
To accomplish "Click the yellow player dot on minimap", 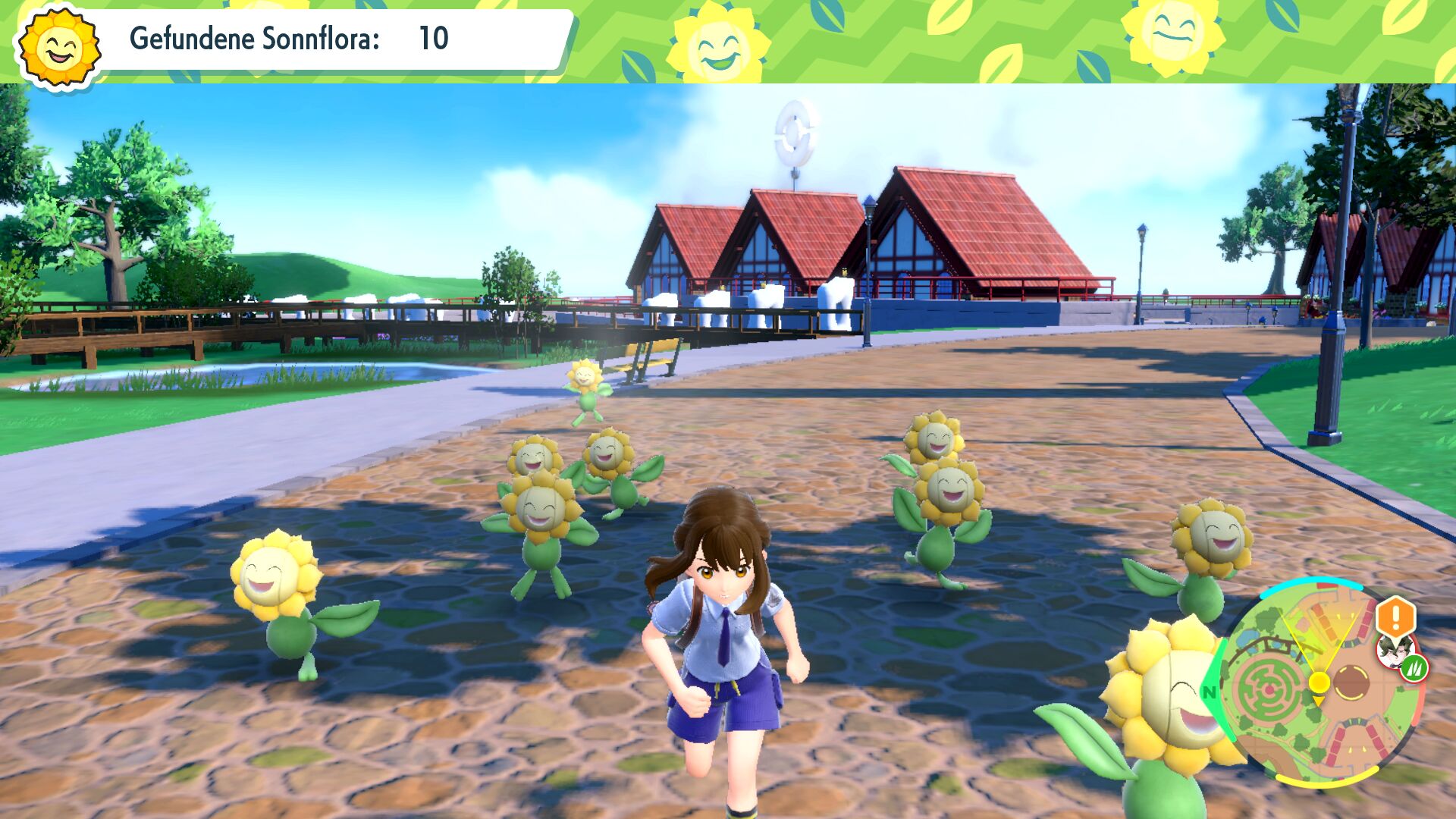I will [x=1319, y=682].
